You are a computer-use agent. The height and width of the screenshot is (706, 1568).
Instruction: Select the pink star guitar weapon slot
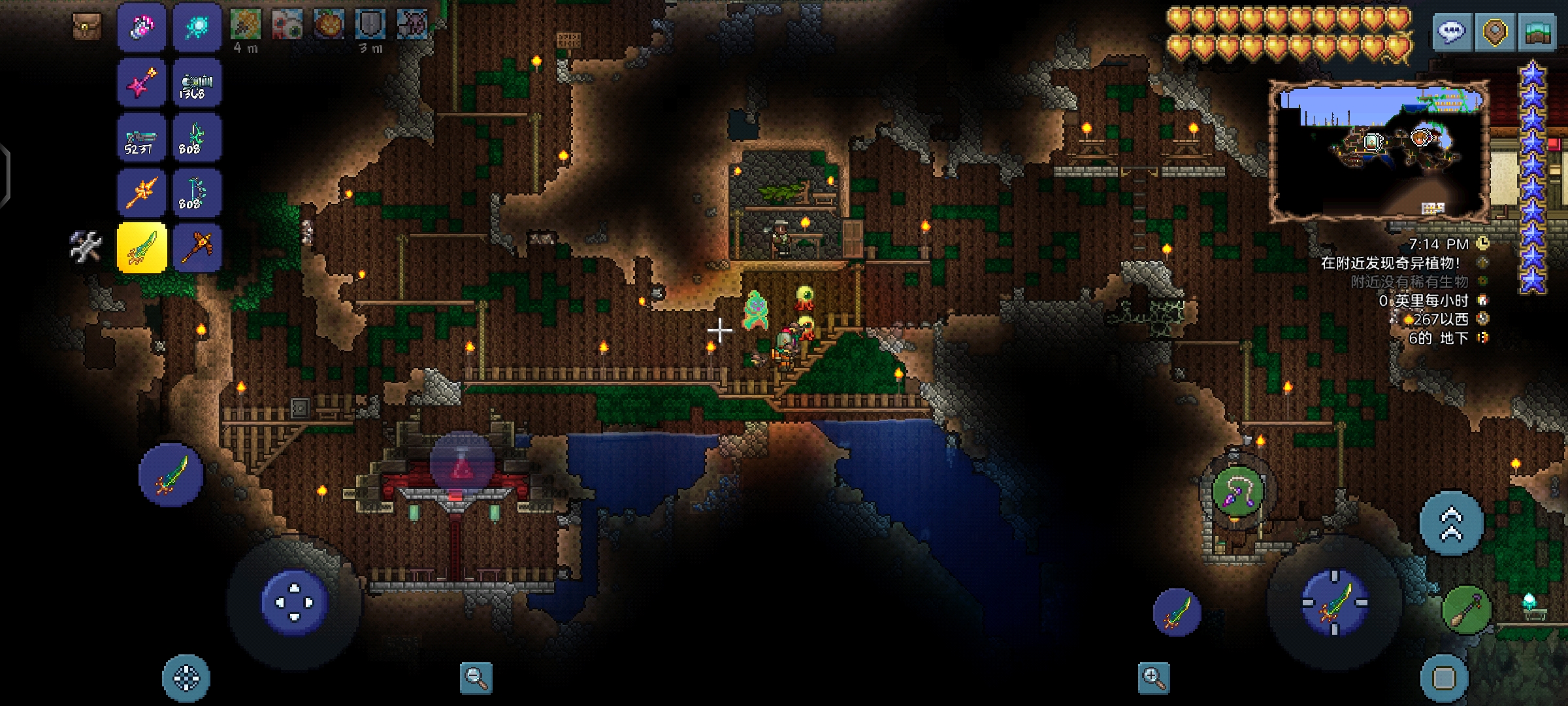click(x=142, y=83)
